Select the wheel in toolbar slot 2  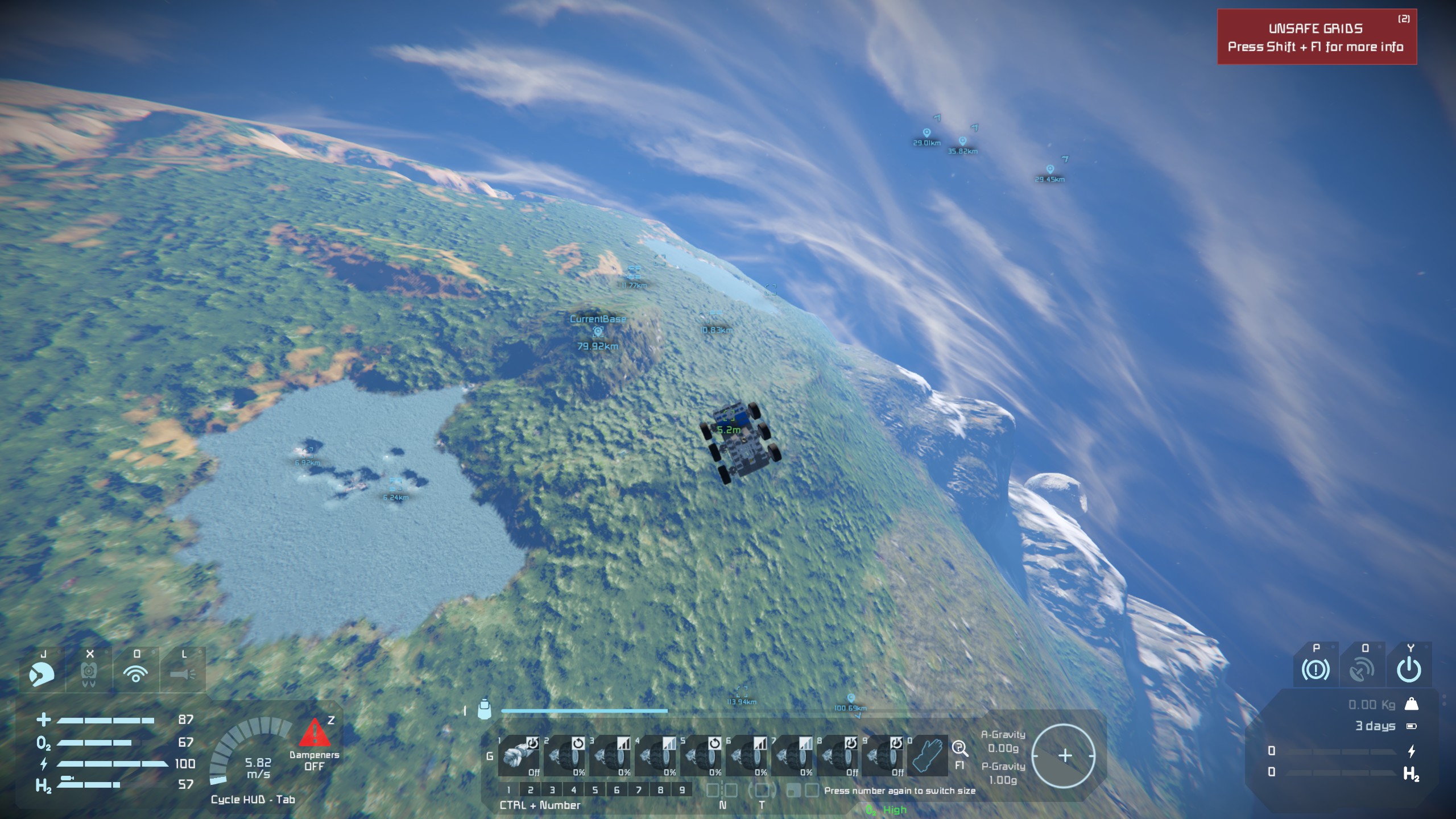[564, 756]
